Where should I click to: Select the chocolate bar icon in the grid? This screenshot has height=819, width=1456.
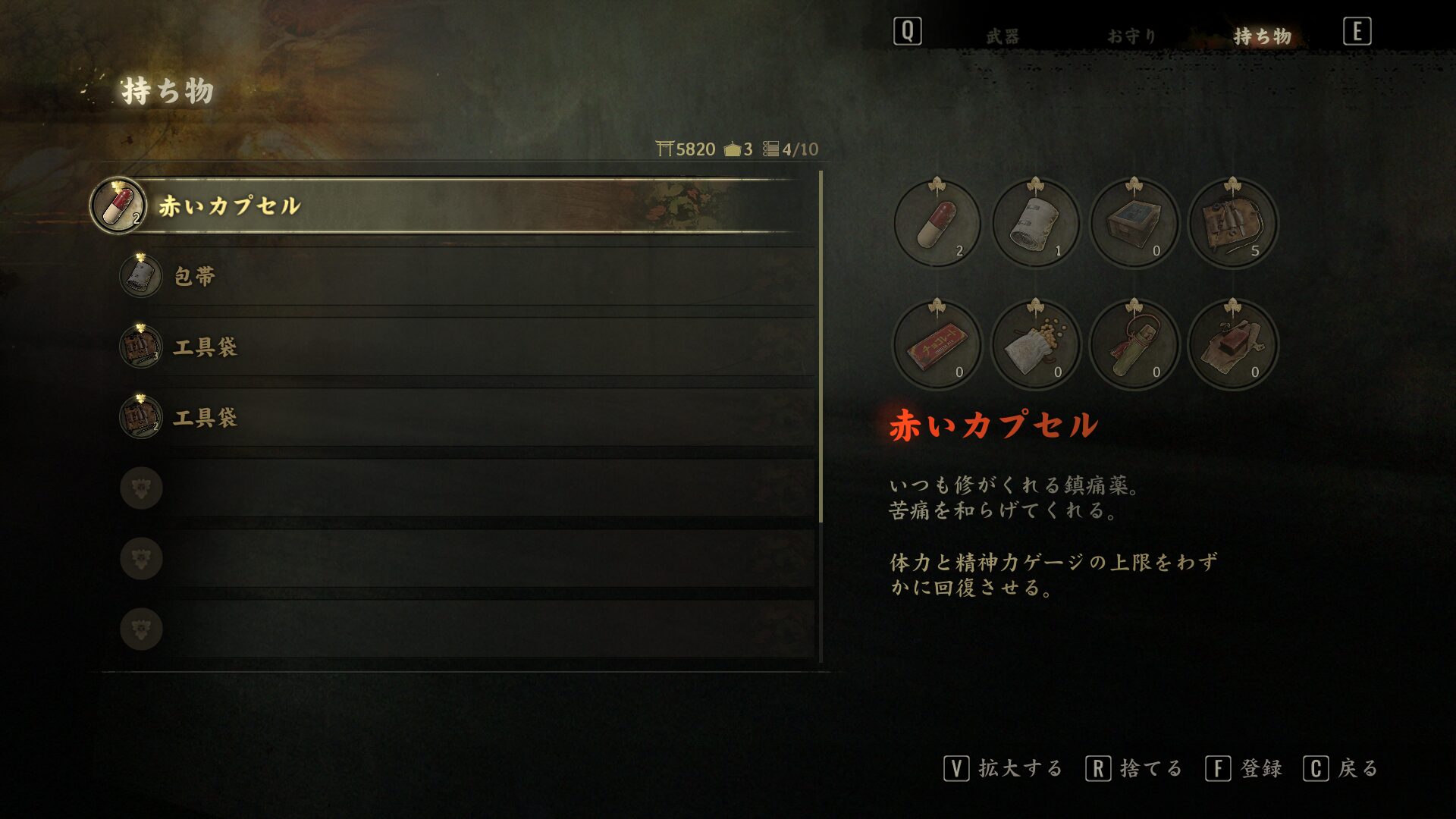pos(938,345)
